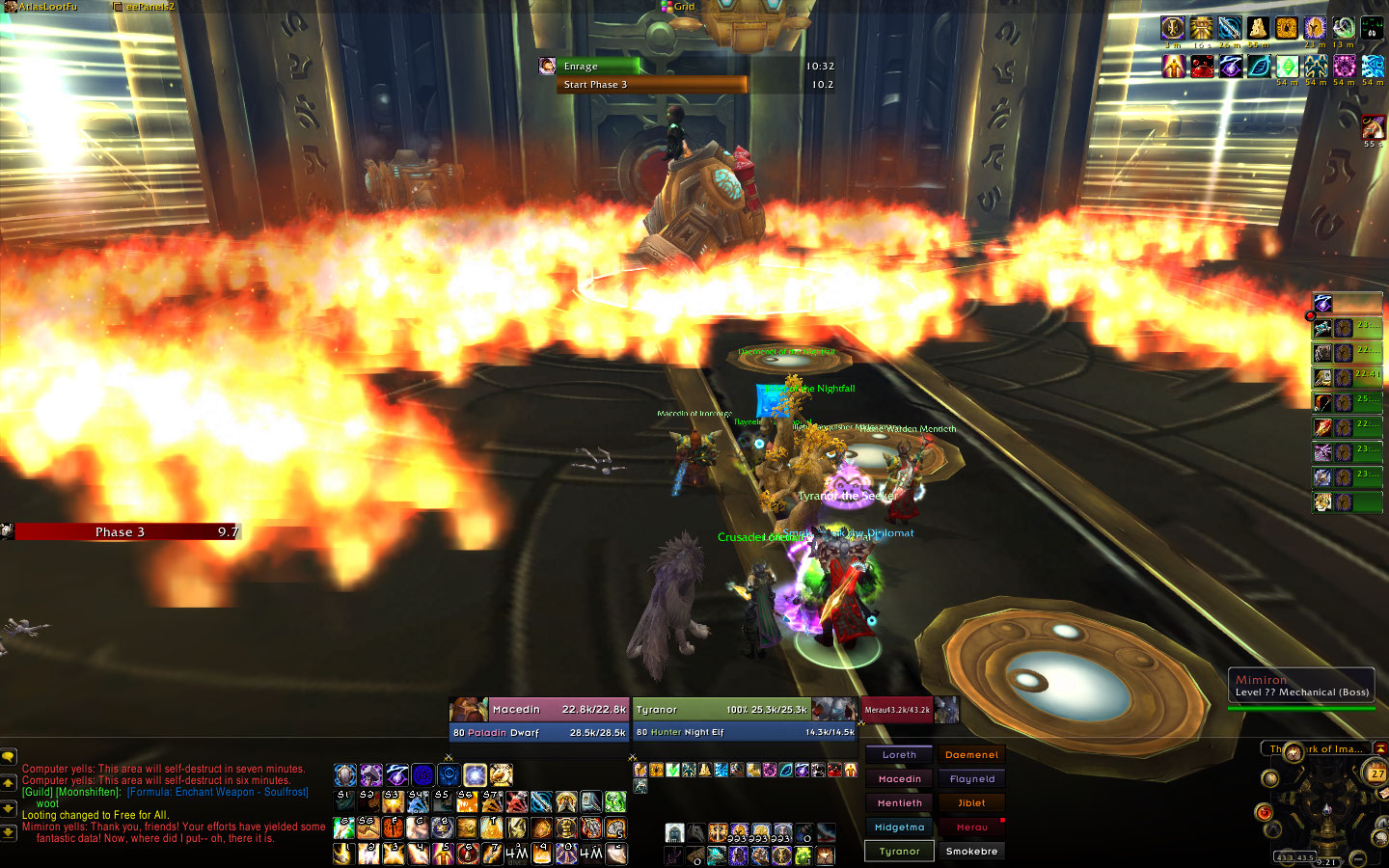Toggle the minimap zone-name collapse arrow
Screen dimensions: 1389x868
pos(1380,748)
